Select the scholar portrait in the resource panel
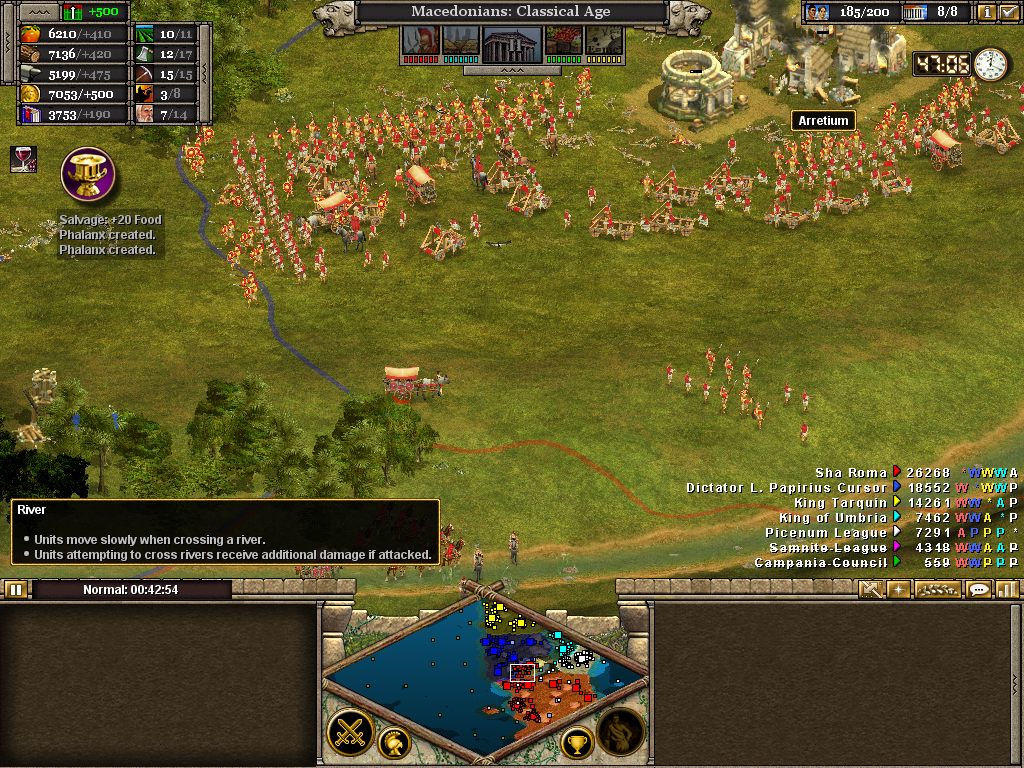The height and width of the screenshot is (768, 1024). (x=145, y=114)
